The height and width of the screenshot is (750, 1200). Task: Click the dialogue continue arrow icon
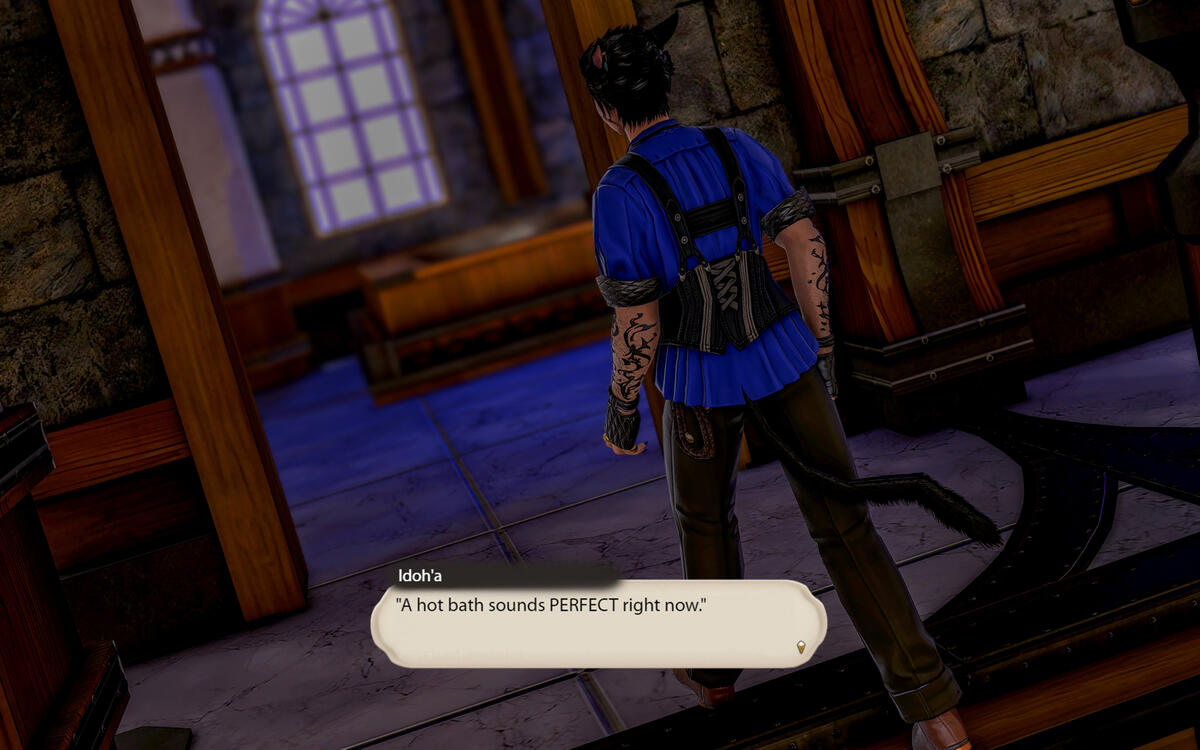[x=801, y=648]
